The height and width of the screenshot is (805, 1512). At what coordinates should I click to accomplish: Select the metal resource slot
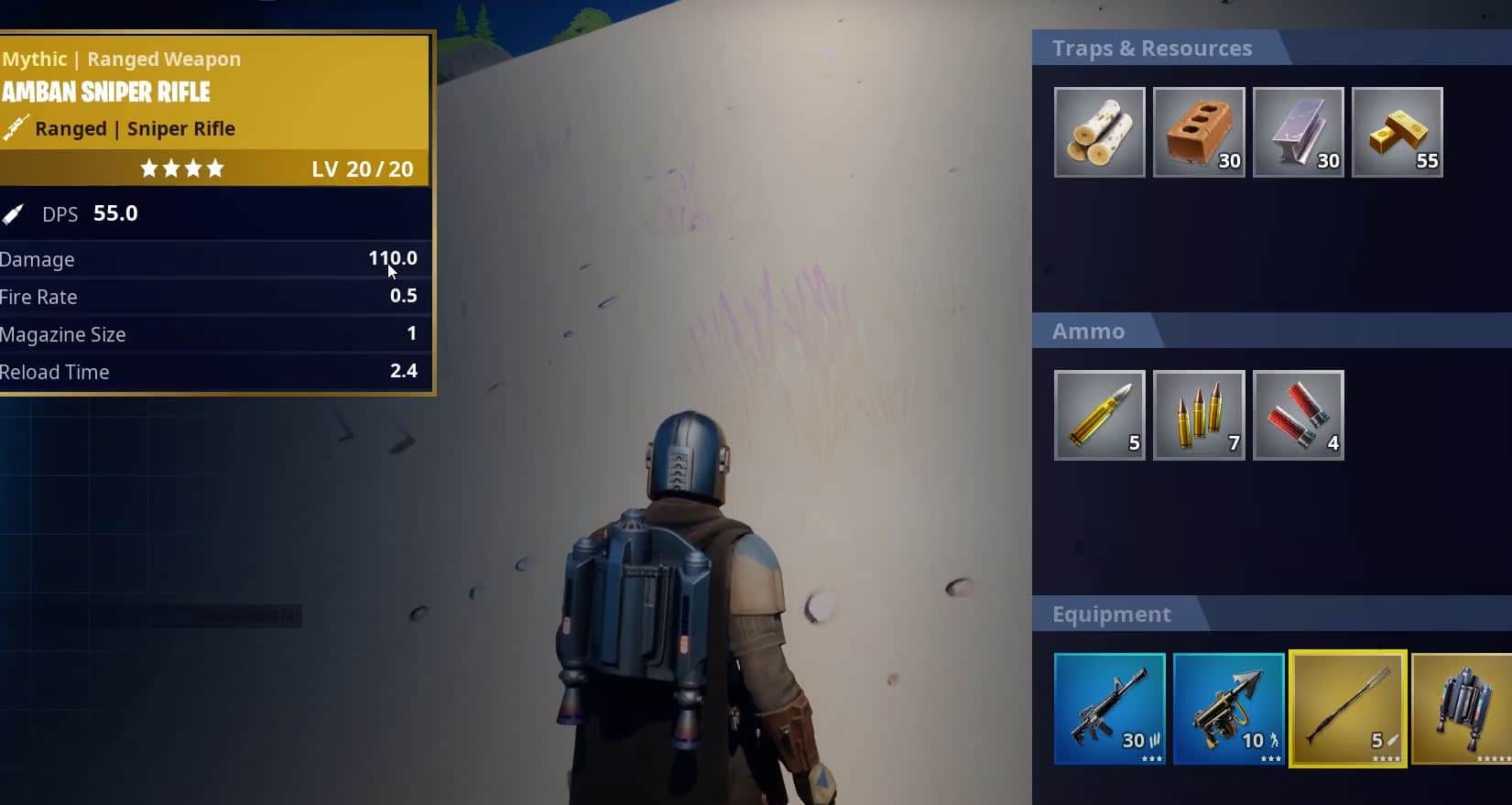tap(1298, 131)
